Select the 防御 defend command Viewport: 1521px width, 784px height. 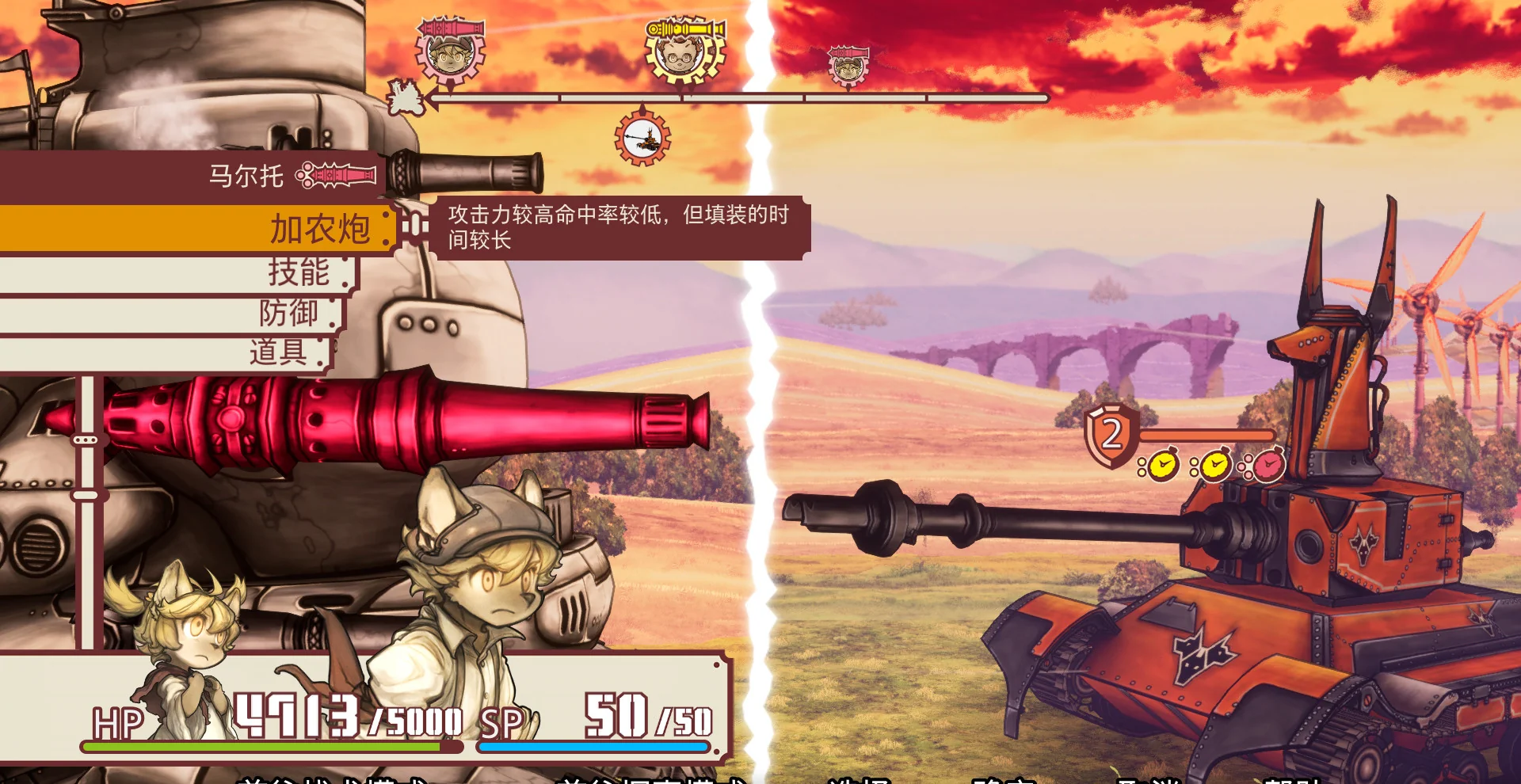click(x=290, y=314)
